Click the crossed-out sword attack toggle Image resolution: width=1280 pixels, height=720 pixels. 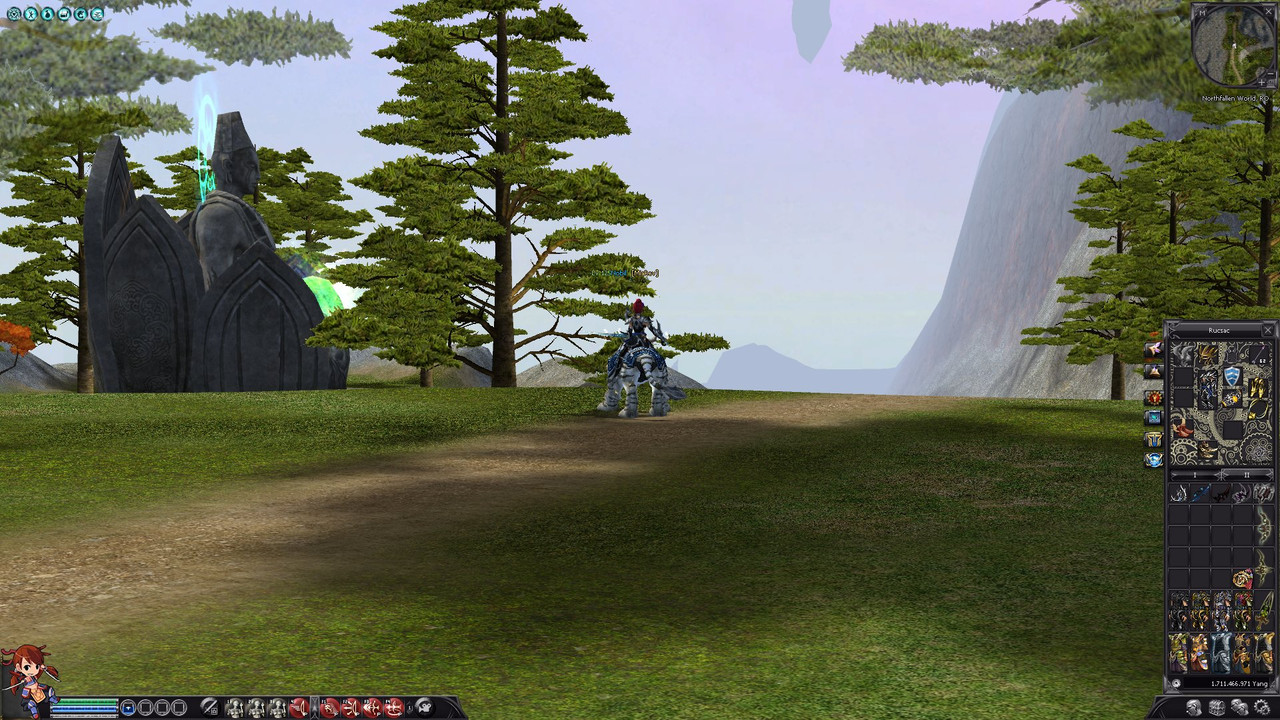coord(209,708)
